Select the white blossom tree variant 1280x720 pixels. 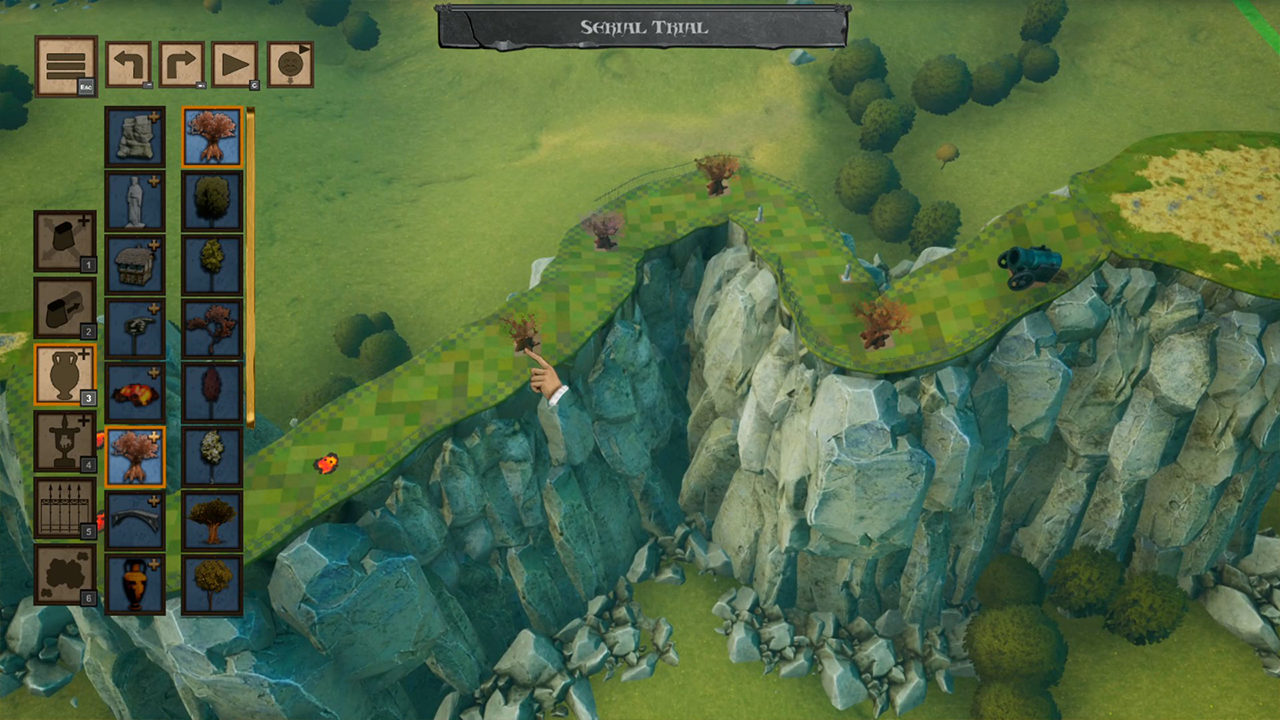point(212,457)
